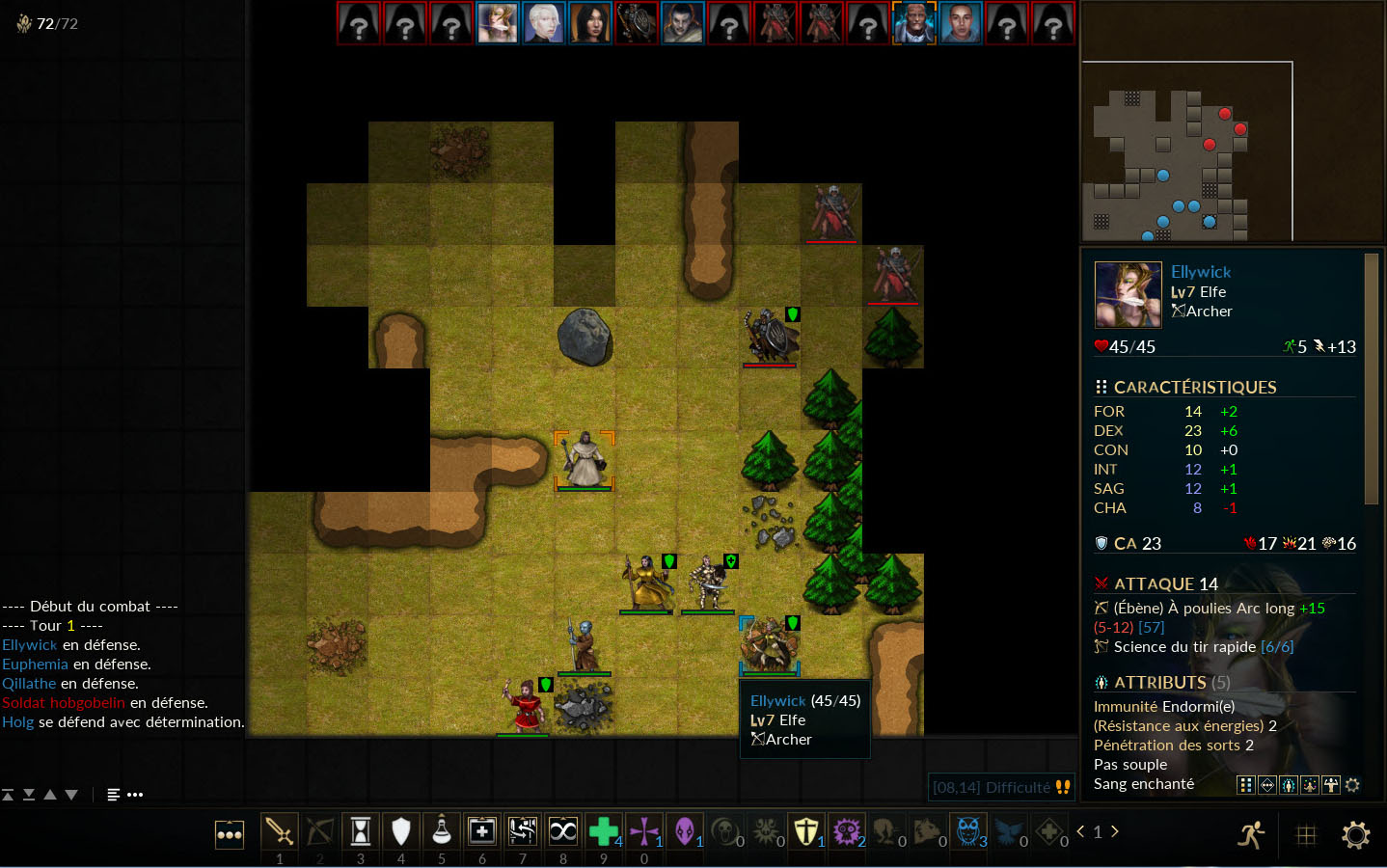Open the settings gear menu
1387x868 pixels.
coord(1355,835)
